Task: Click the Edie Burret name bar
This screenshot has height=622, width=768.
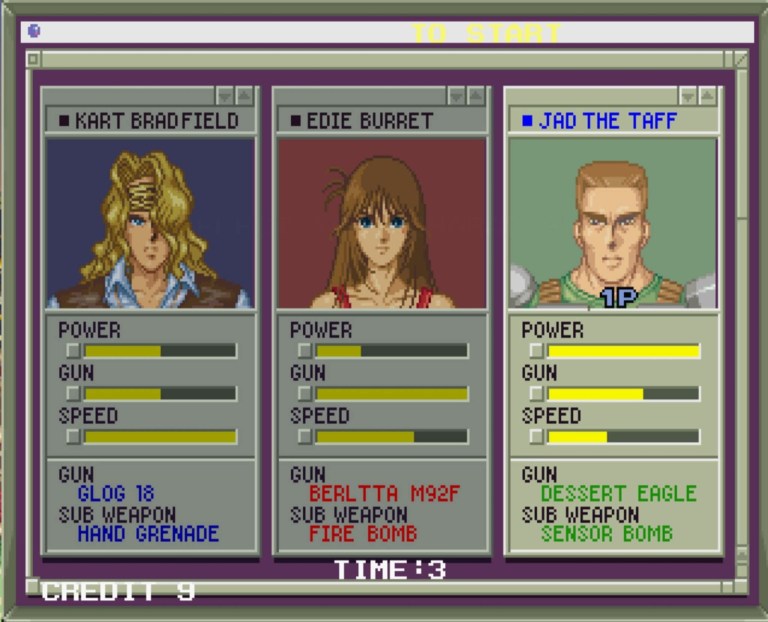Action: point(381,121)
